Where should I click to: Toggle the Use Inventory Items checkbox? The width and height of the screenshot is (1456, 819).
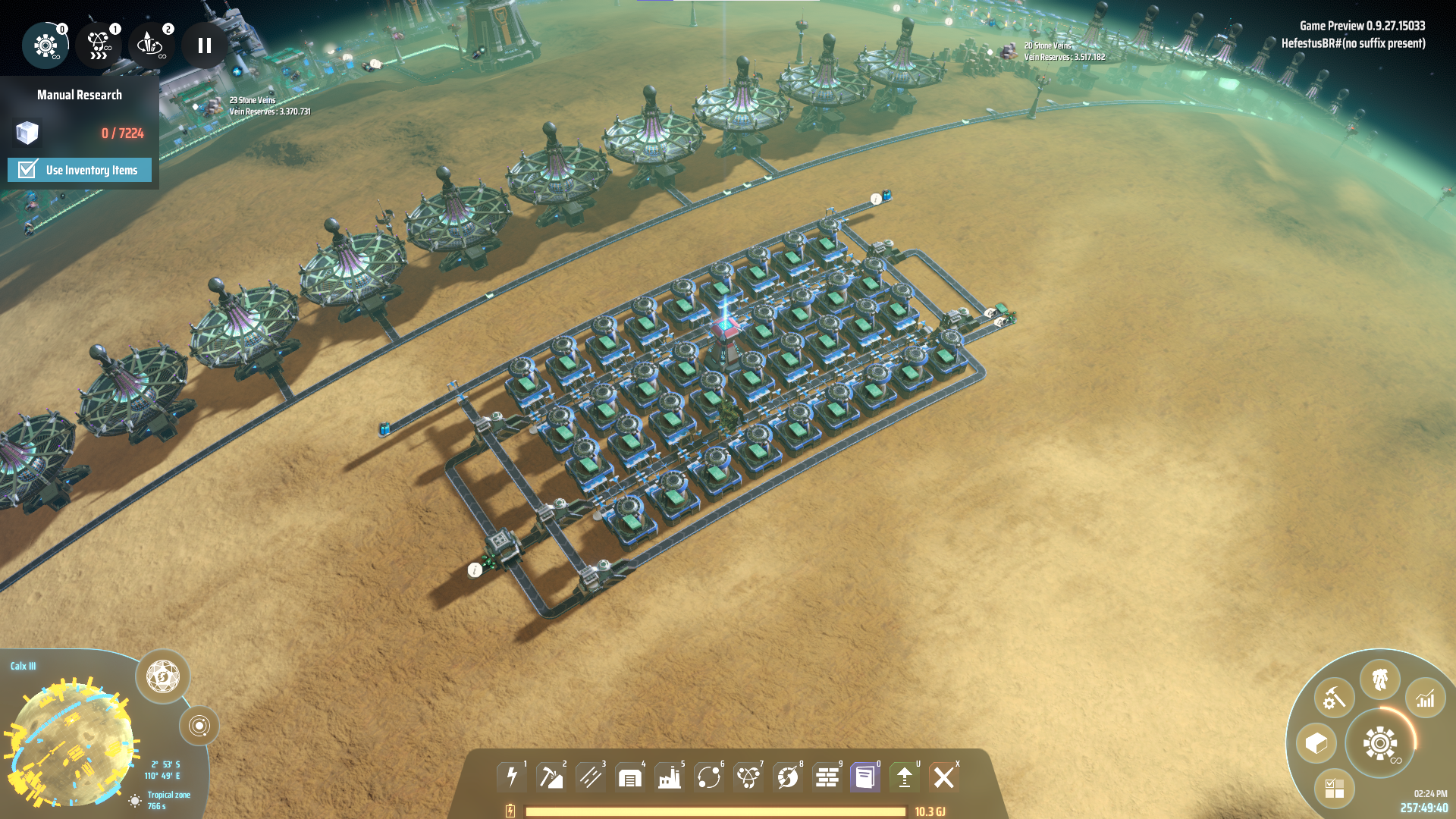coord(28,169)
